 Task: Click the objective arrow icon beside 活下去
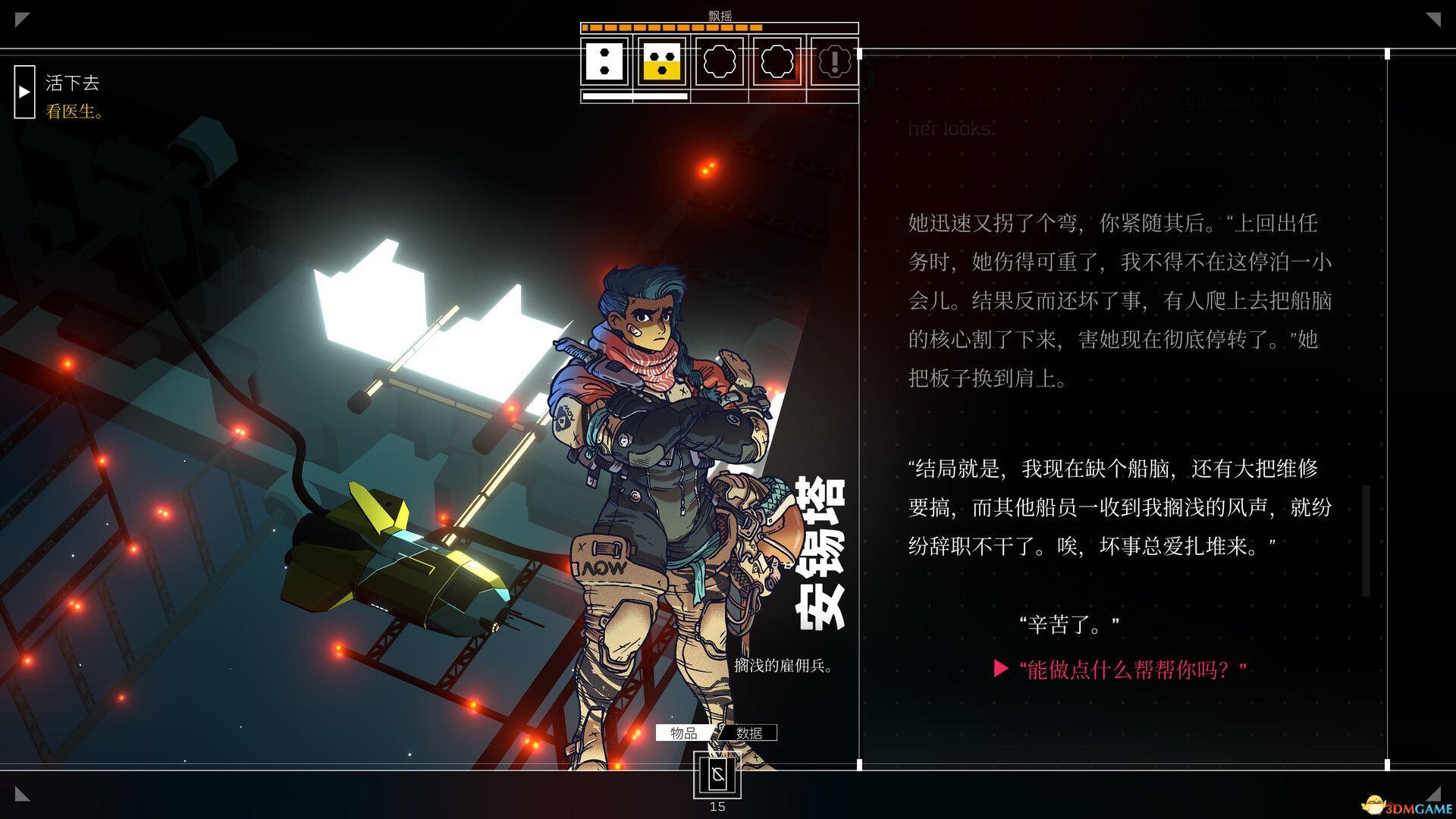[25, 93]
